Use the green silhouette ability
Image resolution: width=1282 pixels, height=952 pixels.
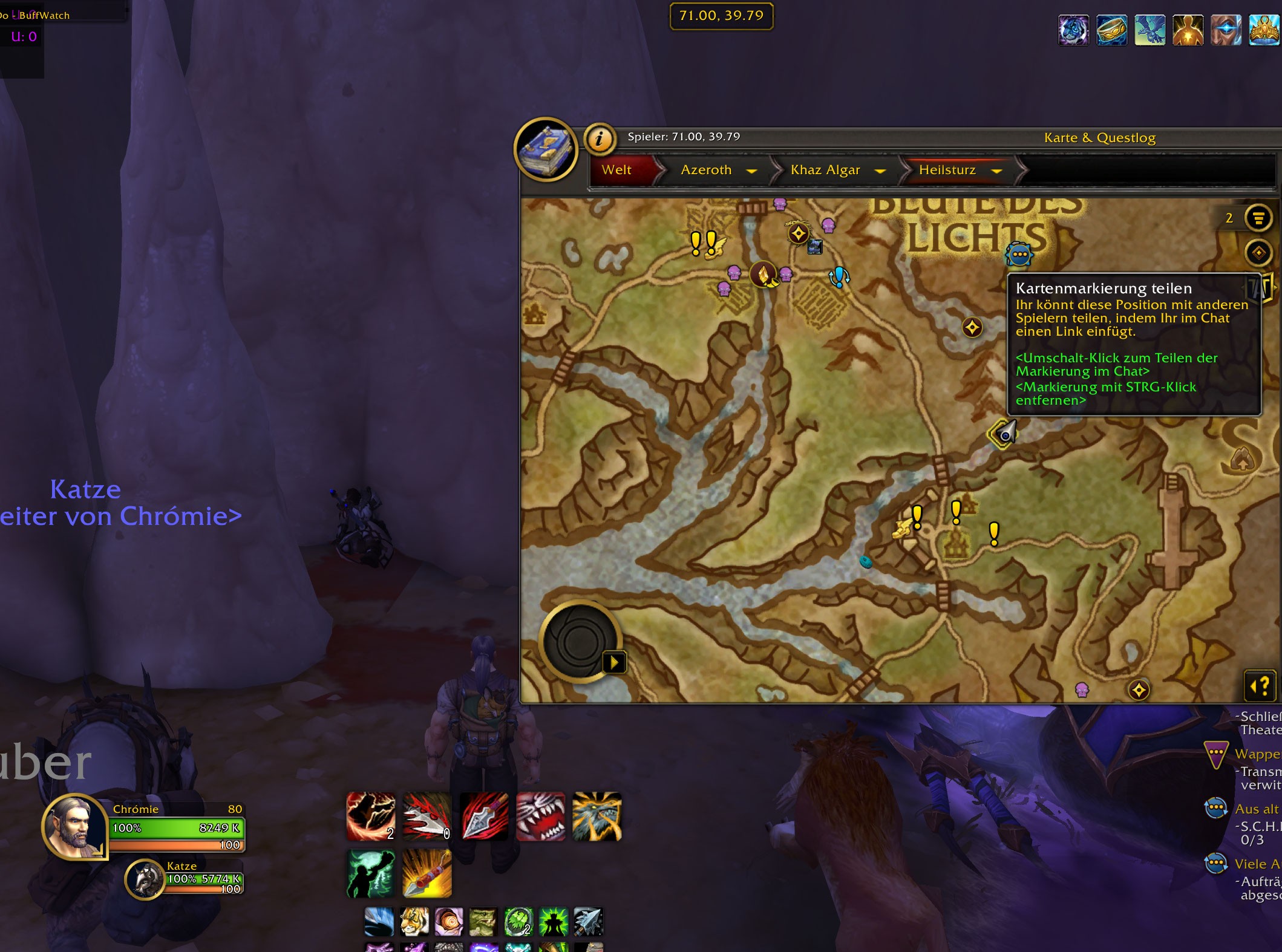tap(371, 873)
